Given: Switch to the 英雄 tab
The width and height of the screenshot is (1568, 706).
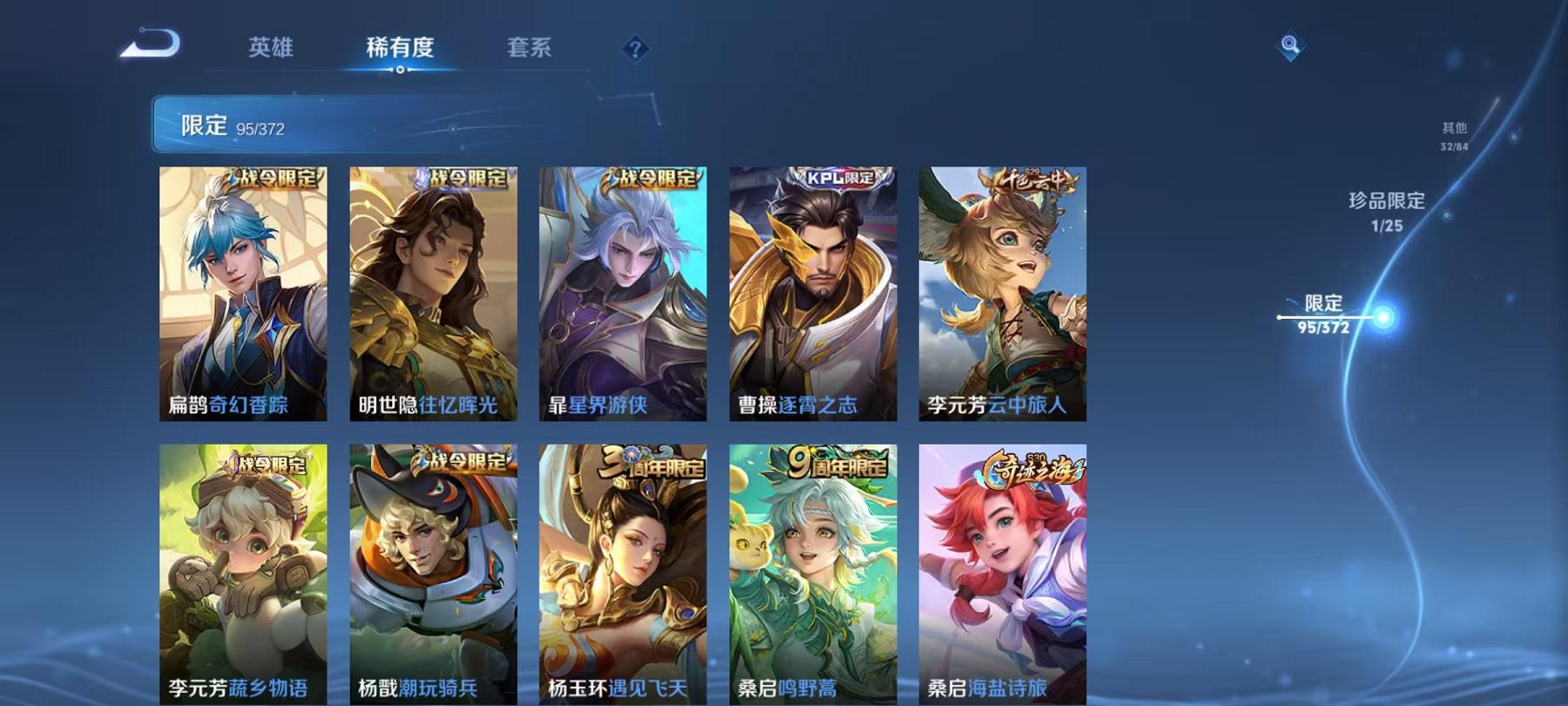Looking at the screenshot, I should tap(272, 50).
